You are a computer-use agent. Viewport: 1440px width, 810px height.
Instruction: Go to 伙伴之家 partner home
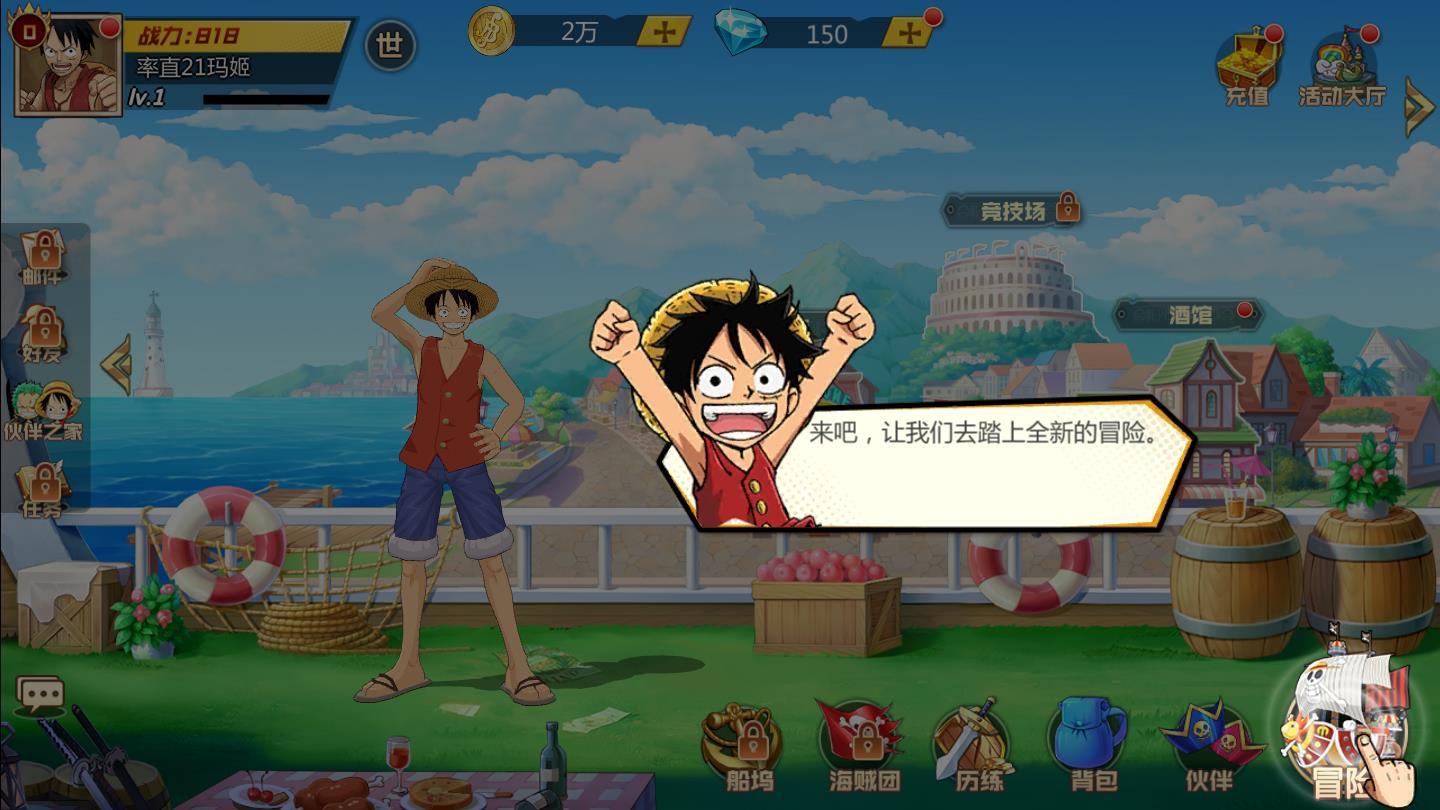pos(43,411)
